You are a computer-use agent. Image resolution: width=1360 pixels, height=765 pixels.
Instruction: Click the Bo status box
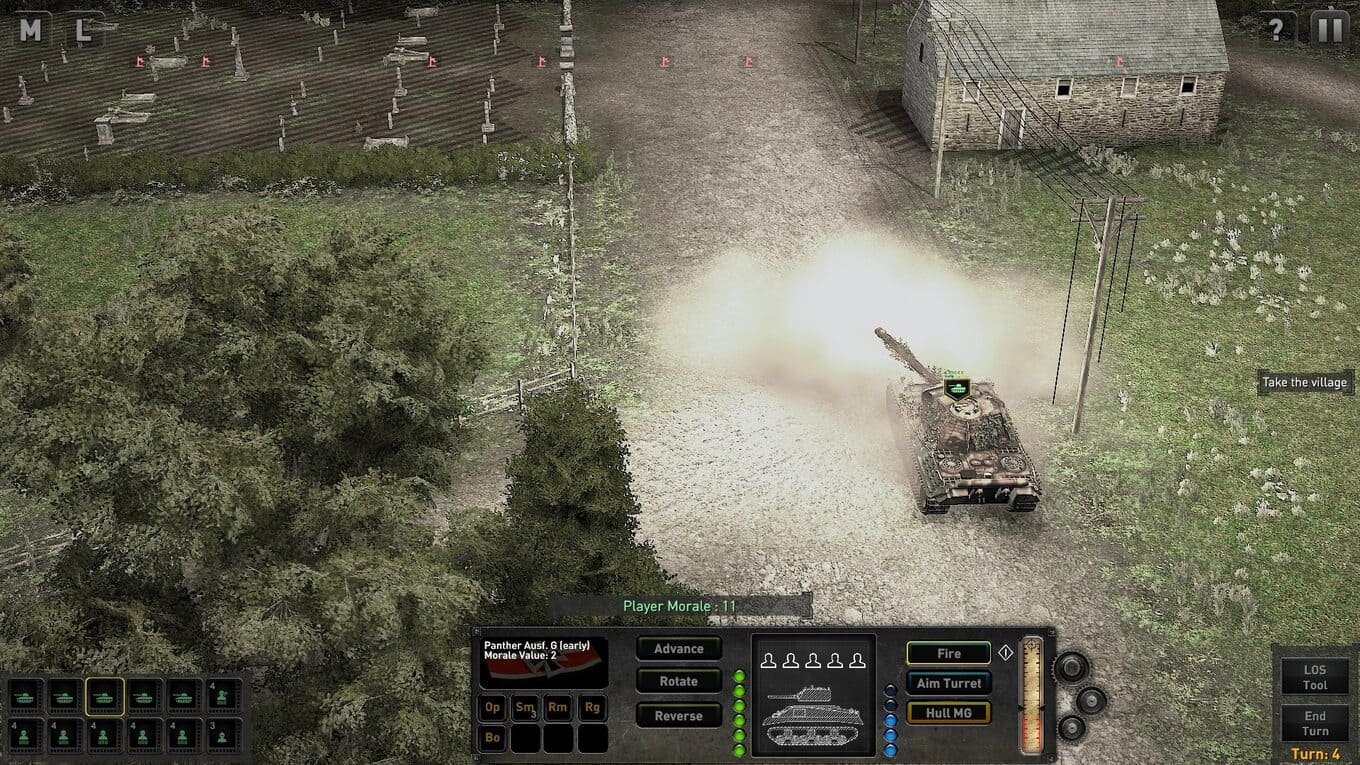pos(493,739)
